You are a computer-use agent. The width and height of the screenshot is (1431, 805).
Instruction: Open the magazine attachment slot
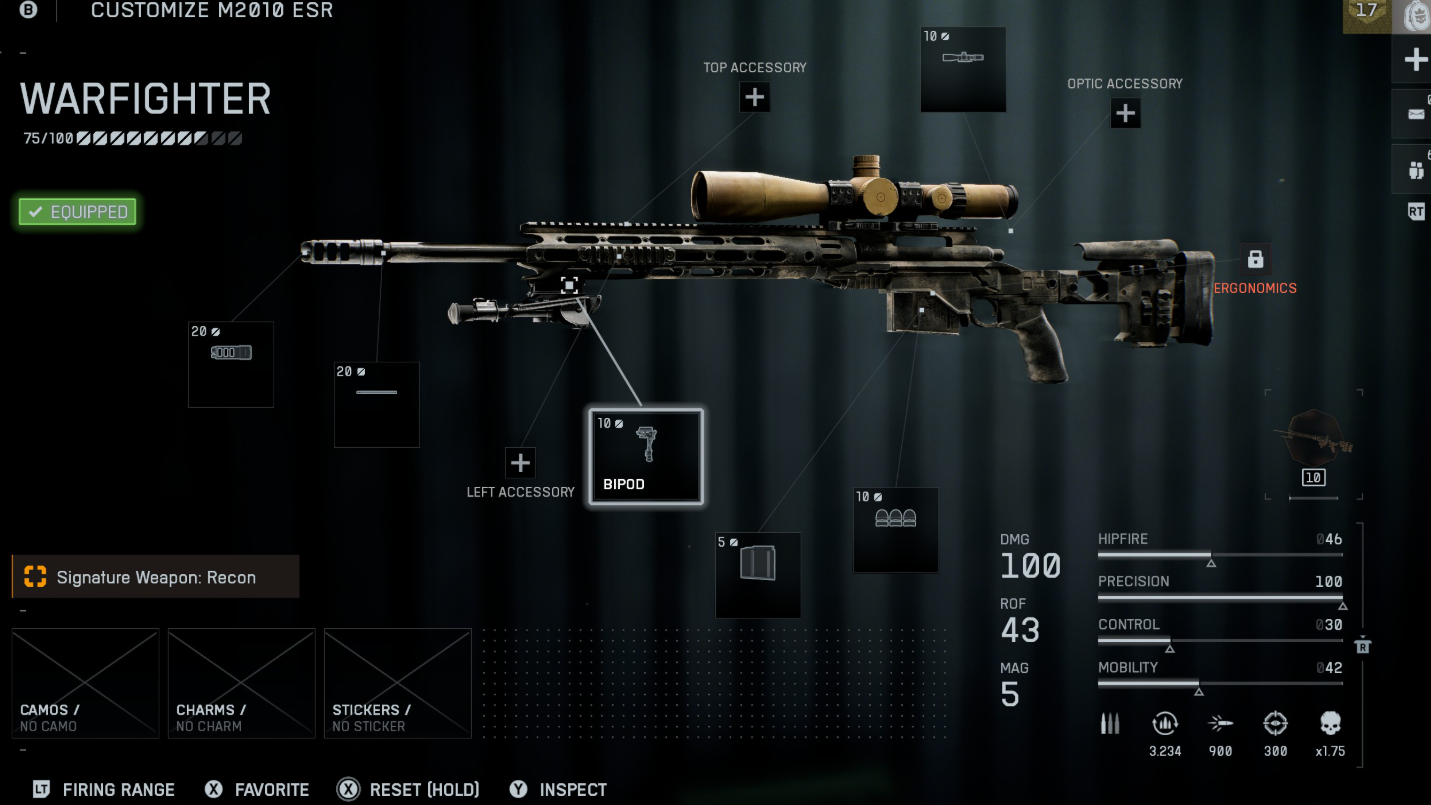click(758, 575)
